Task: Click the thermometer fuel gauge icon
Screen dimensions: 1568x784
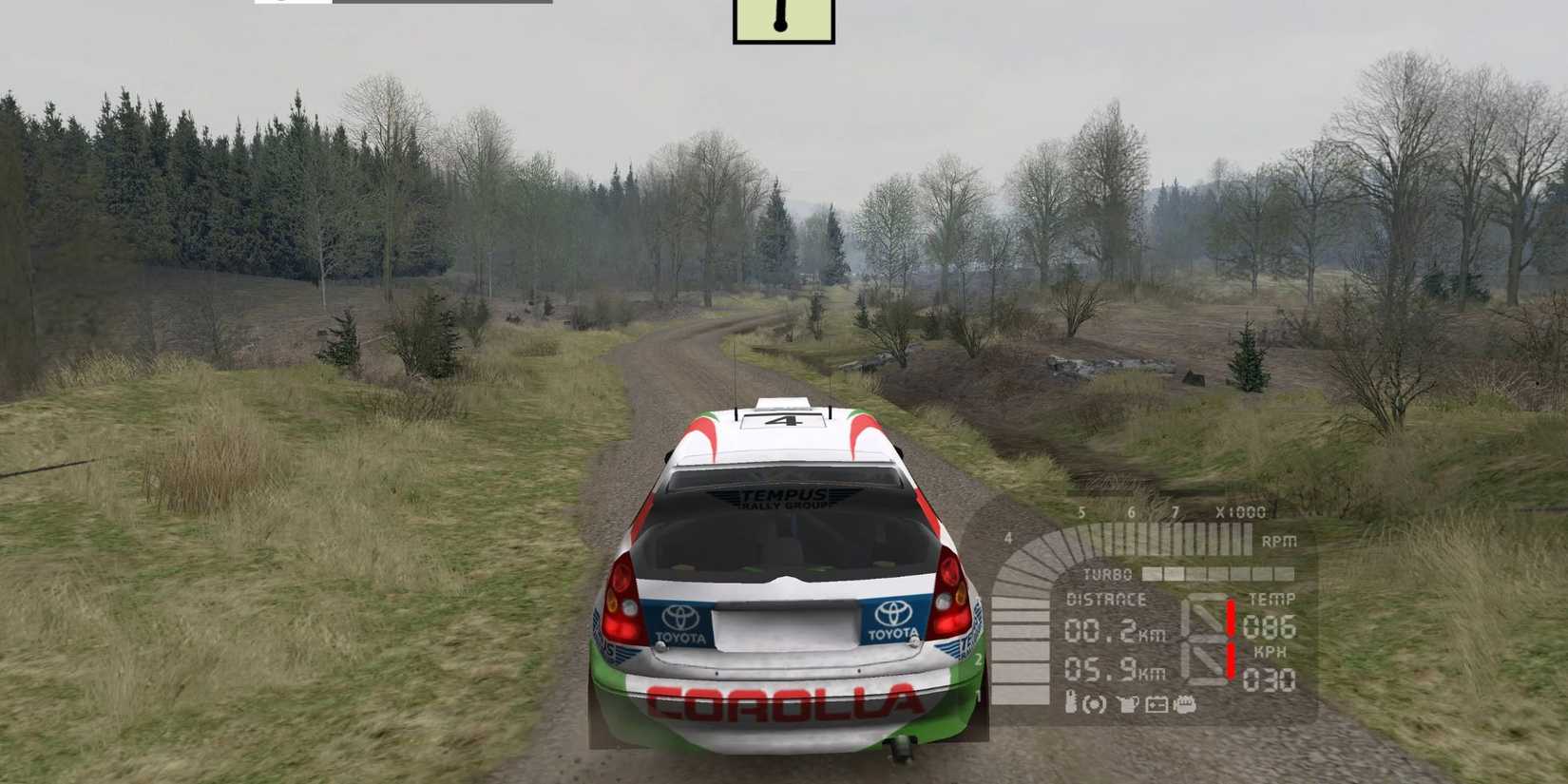Action: click(1071, 703)
